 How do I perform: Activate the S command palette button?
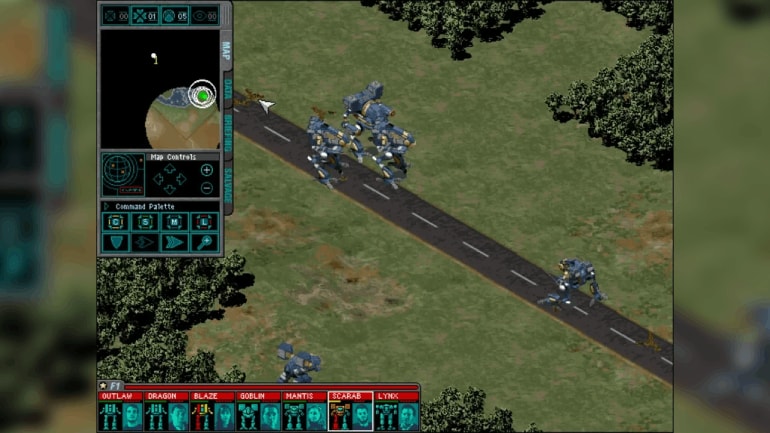coord(145,222)
